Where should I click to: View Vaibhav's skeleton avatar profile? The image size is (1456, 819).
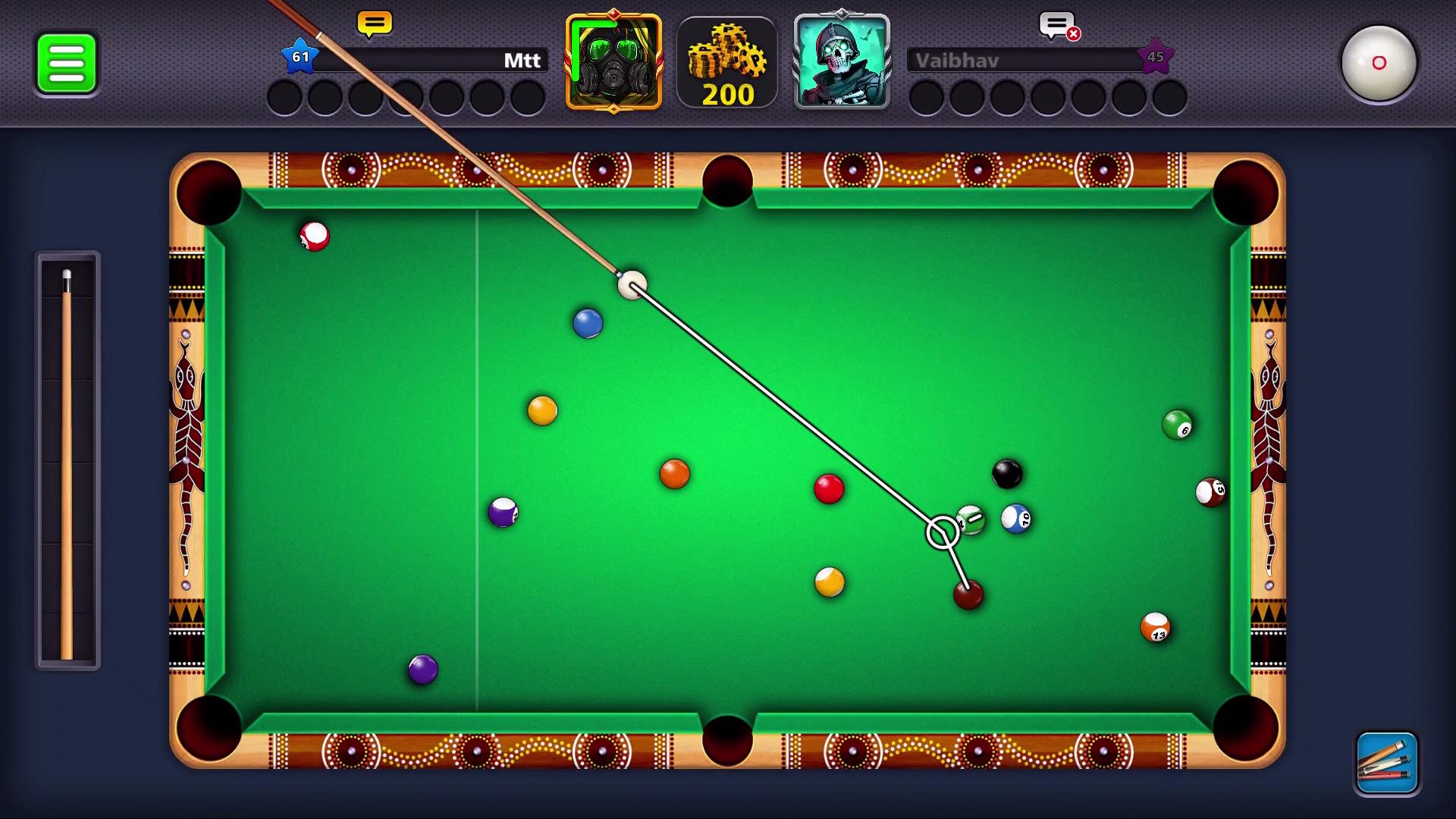click(x=841, y=62)
